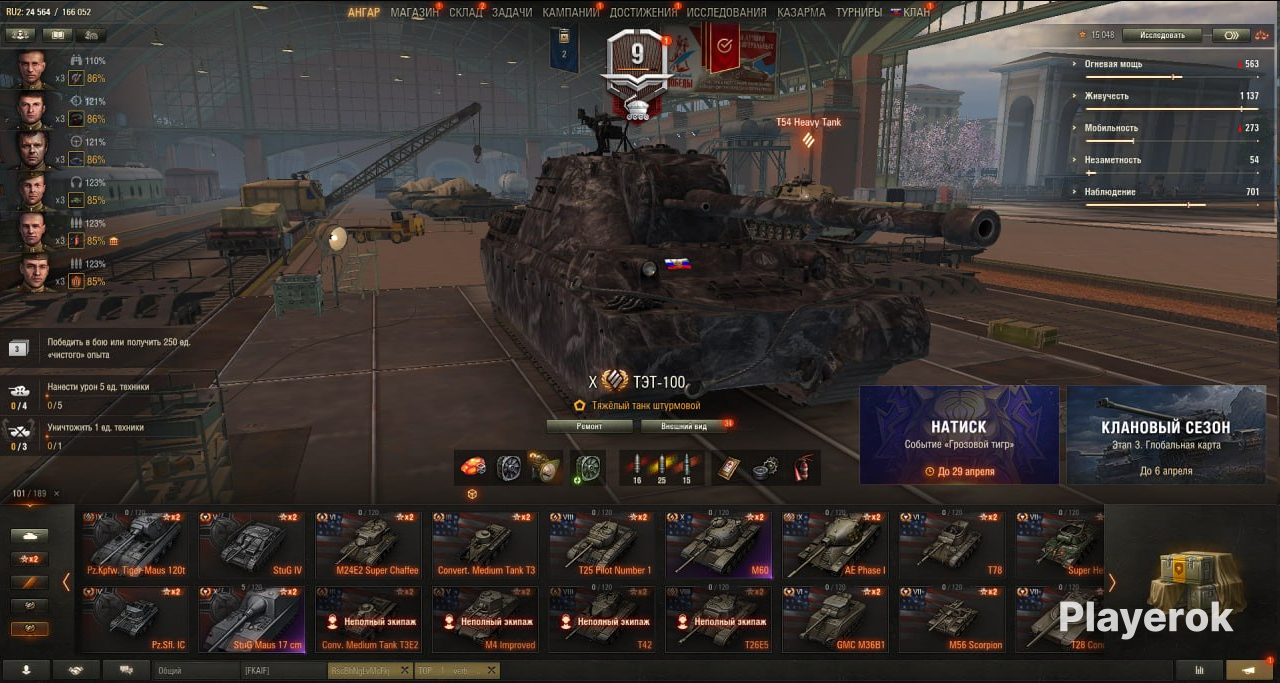This screenshot has height=683, width=1280.
Task: Pick the M56 Scorpion tank card
Action: [x=950, y=620]
